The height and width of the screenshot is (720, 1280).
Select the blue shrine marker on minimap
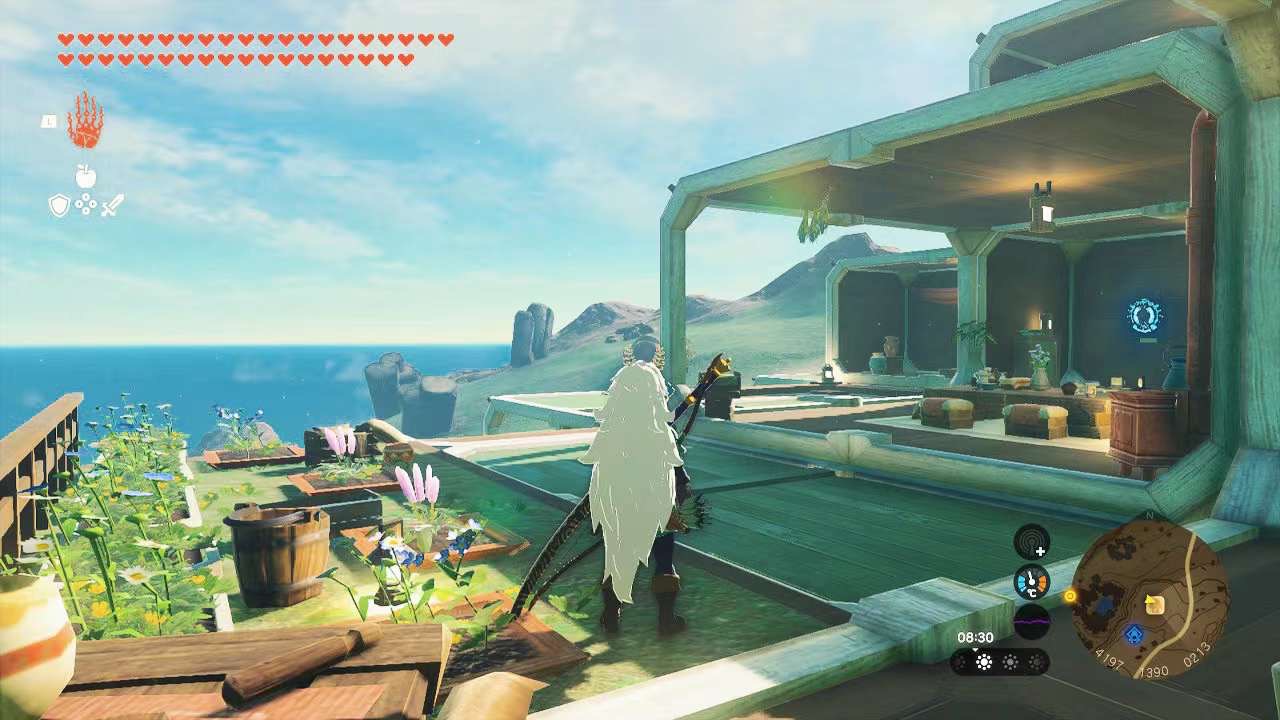coord(1133,634)
